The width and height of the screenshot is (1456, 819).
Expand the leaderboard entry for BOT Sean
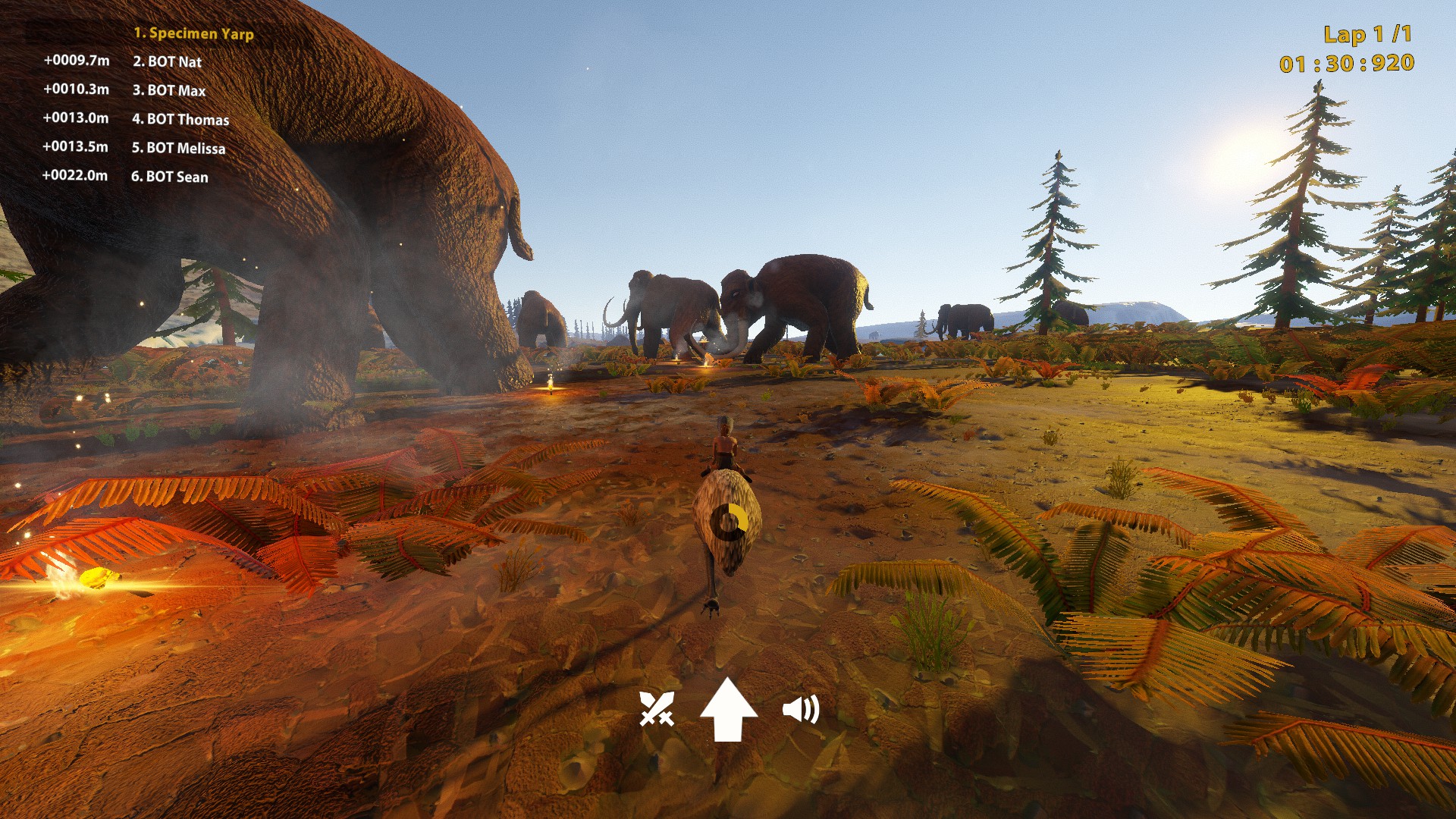[170, 176]
